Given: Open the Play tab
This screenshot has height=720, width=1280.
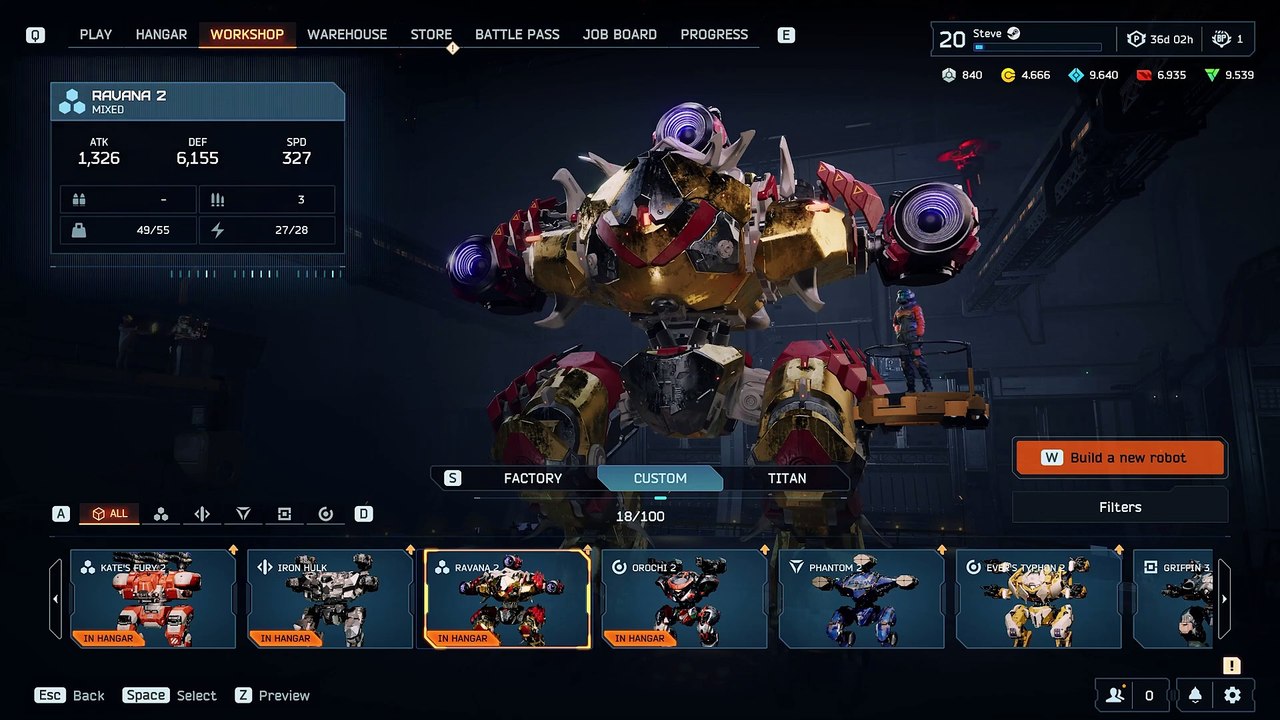Looking at the screenshot, I should coord(96,34).
